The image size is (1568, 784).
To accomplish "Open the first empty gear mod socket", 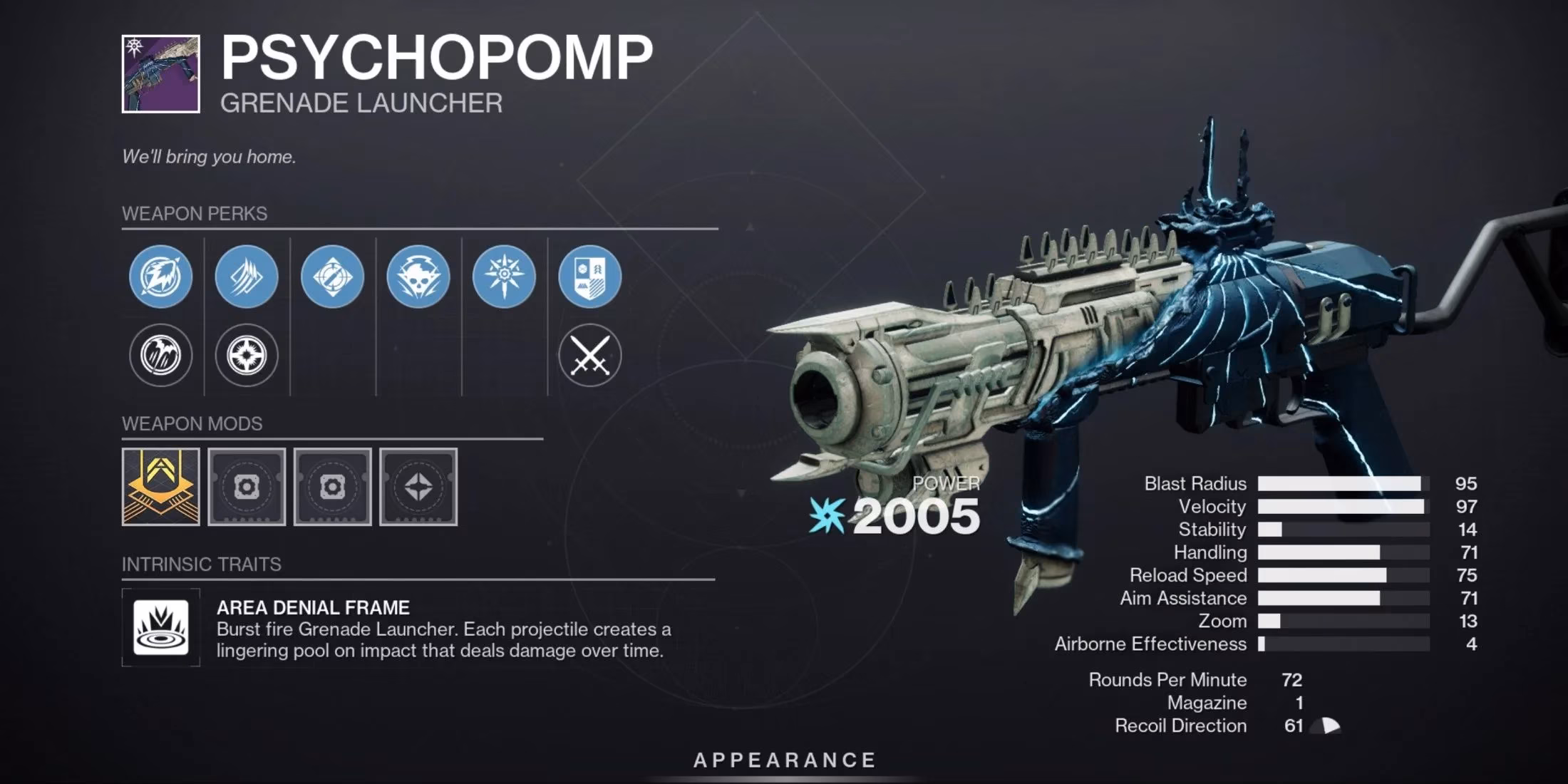I will [x=246, y=488].
